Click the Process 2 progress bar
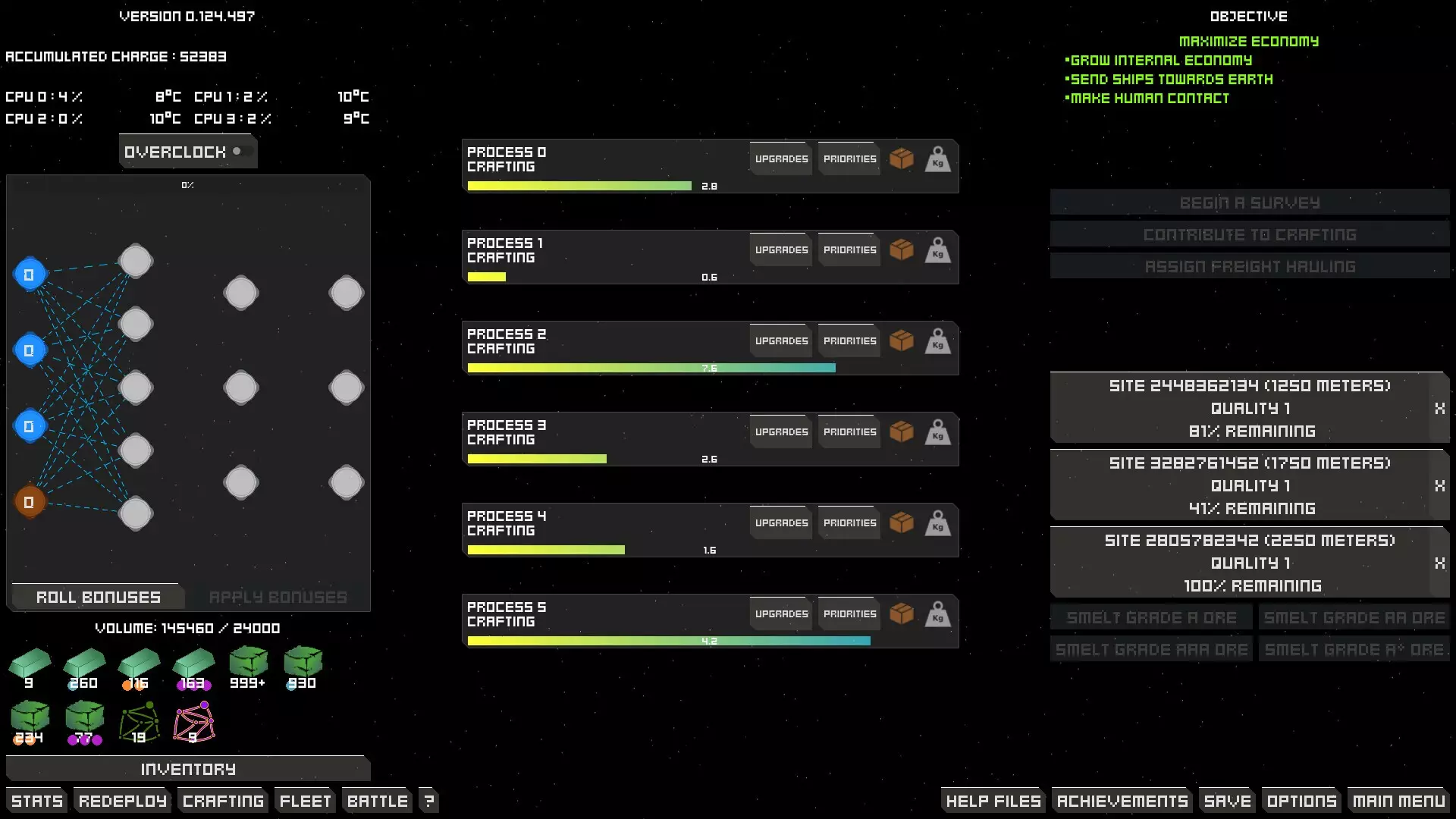The height and width of the screenshot is (819, 1456). pyautogui.click(x=651, y=367)
